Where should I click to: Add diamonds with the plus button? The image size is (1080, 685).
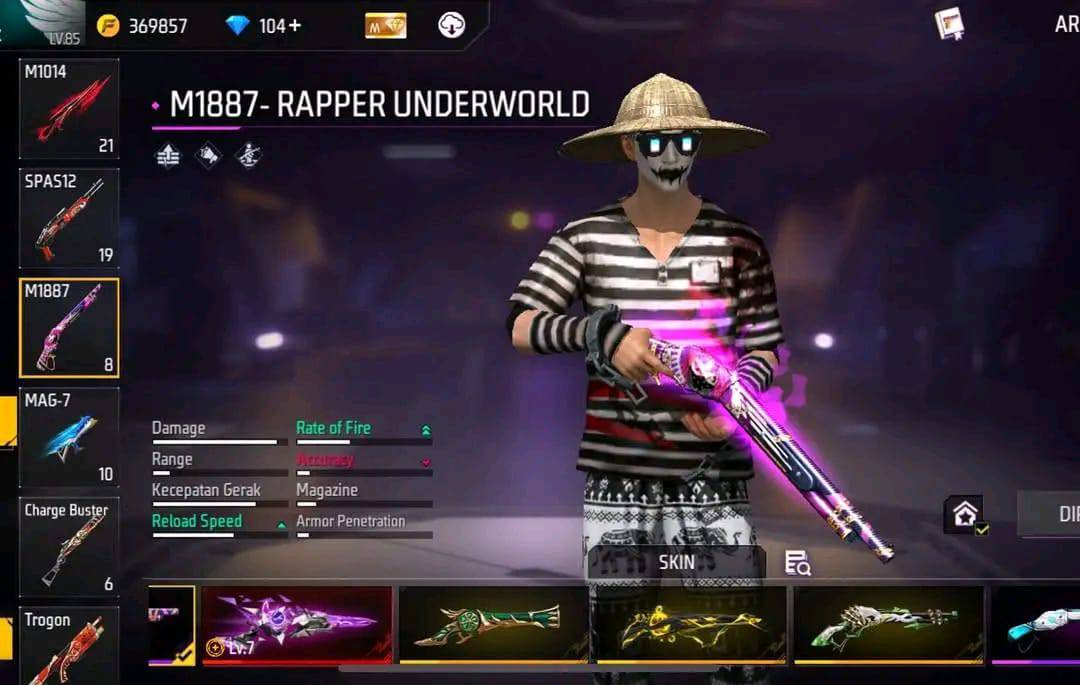coord(294,26)
